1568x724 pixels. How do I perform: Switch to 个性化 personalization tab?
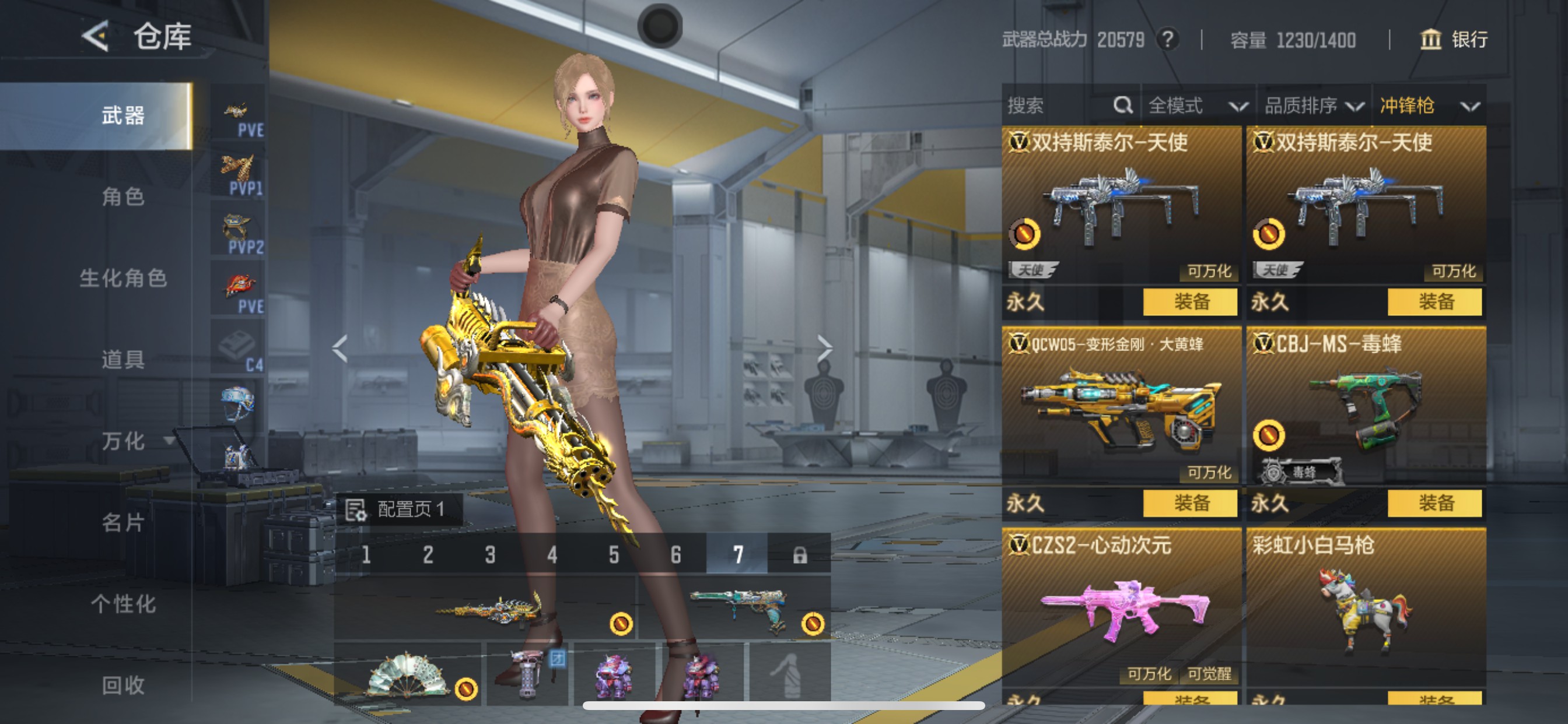pos(123,603)
